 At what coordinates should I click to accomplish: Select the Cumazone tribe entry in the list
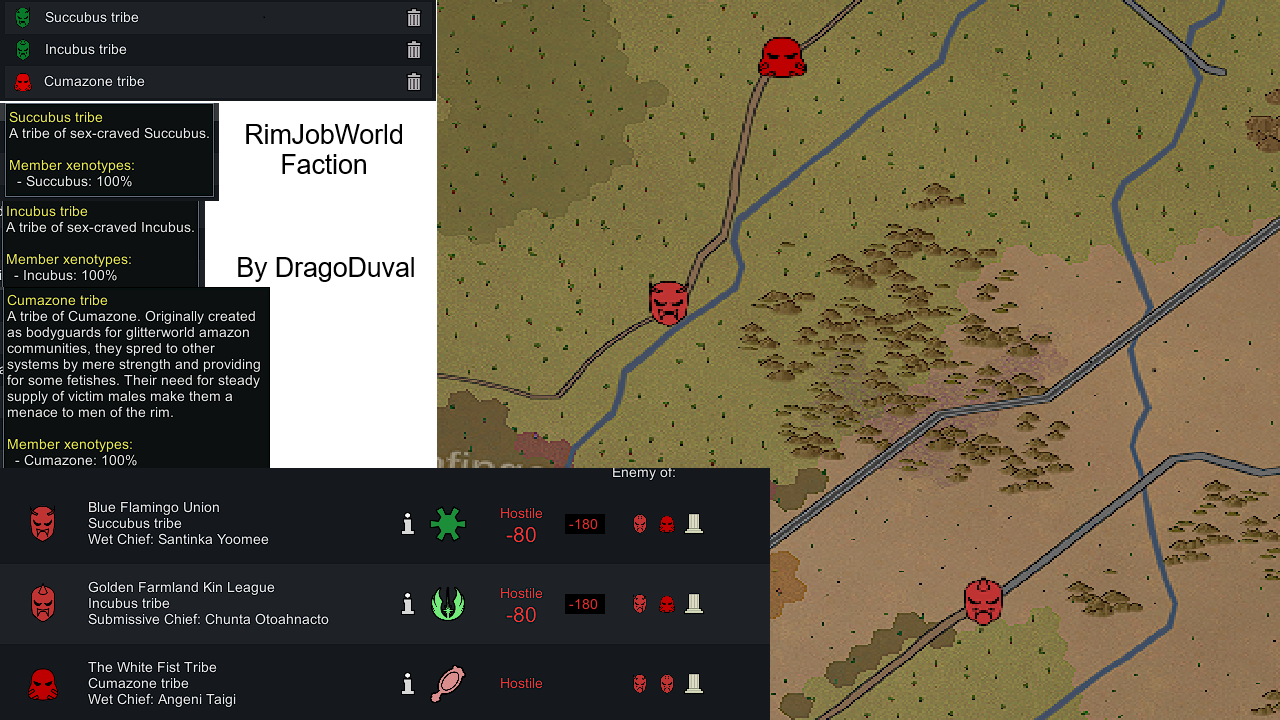[150, 82]
